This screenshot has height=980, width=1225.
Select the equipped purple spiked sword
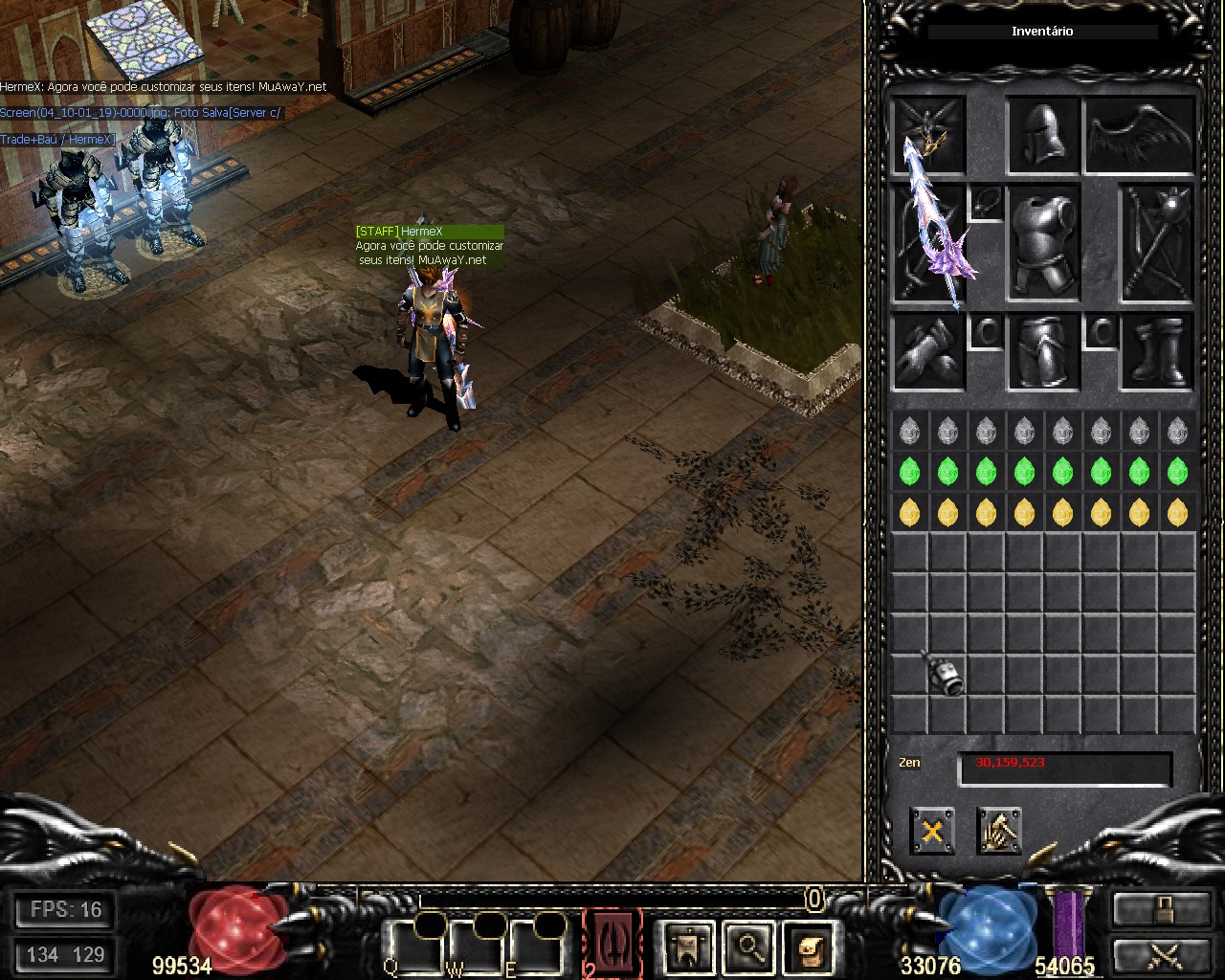tap(931, 244)
